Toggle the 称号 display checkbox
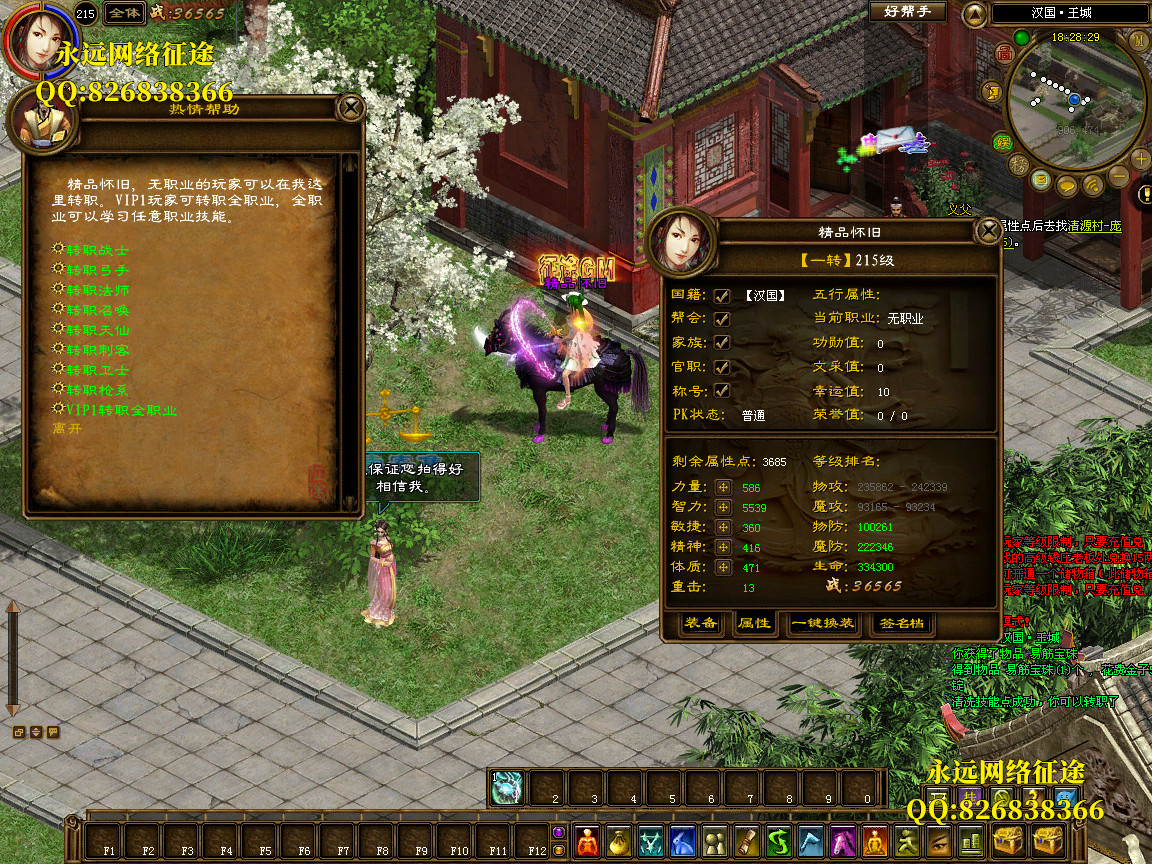Screen dimensions: 1152x864 (x=722, y=390)
